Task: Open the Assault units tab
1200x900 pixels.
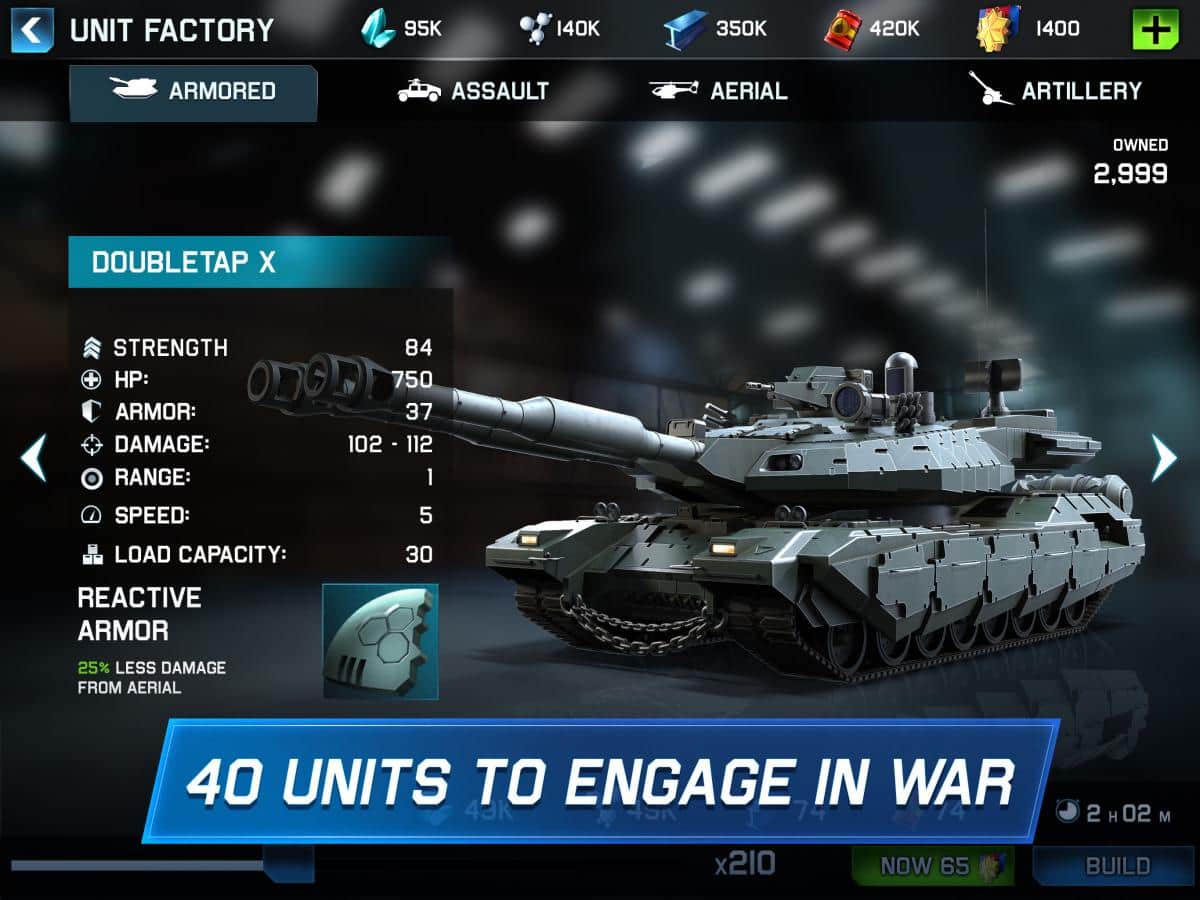Action: [x=473, y=91]
